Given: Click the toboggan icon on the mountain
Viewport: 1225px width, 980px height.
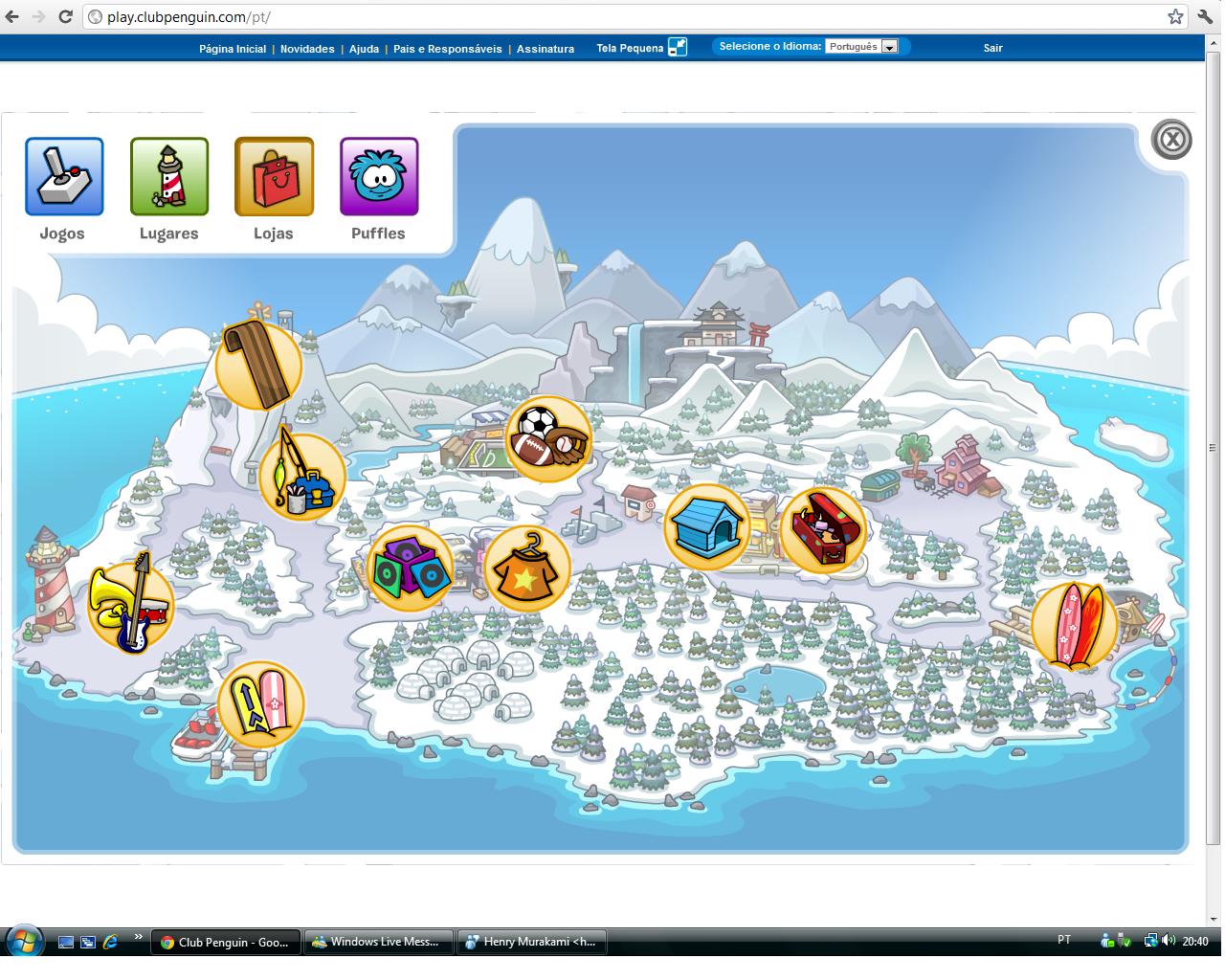Looking at the screenshot, I should point(258,366).
